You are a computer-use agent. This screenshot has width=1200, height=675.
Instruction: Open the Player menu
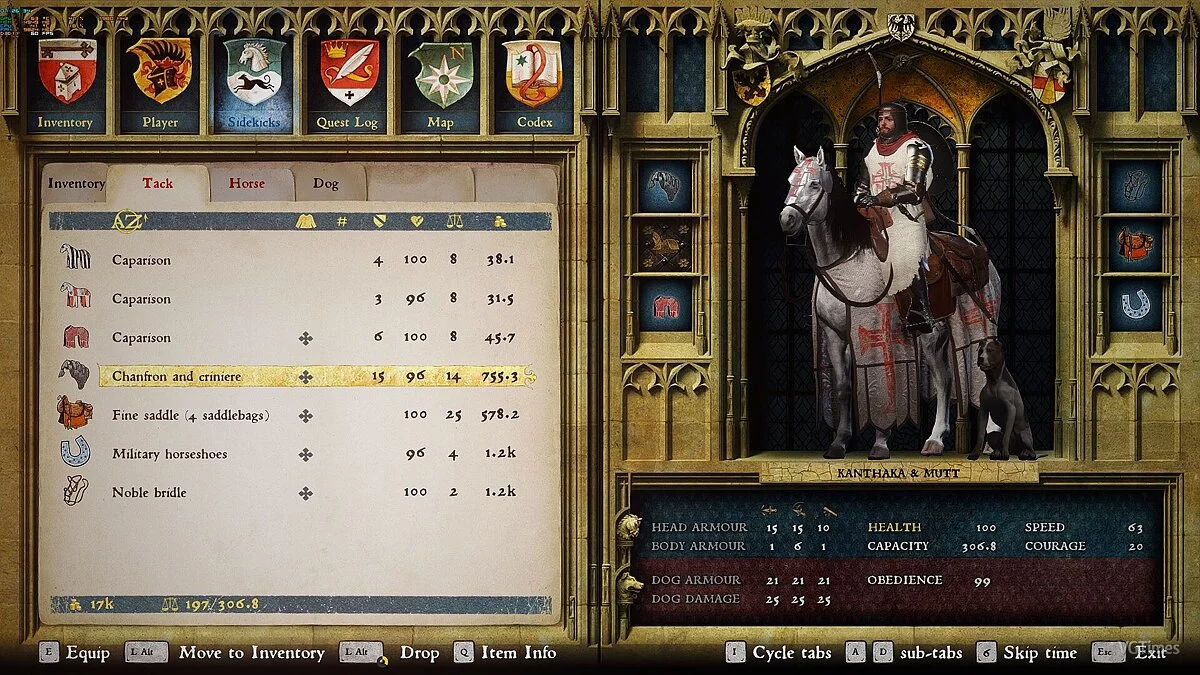coord(160,84)
